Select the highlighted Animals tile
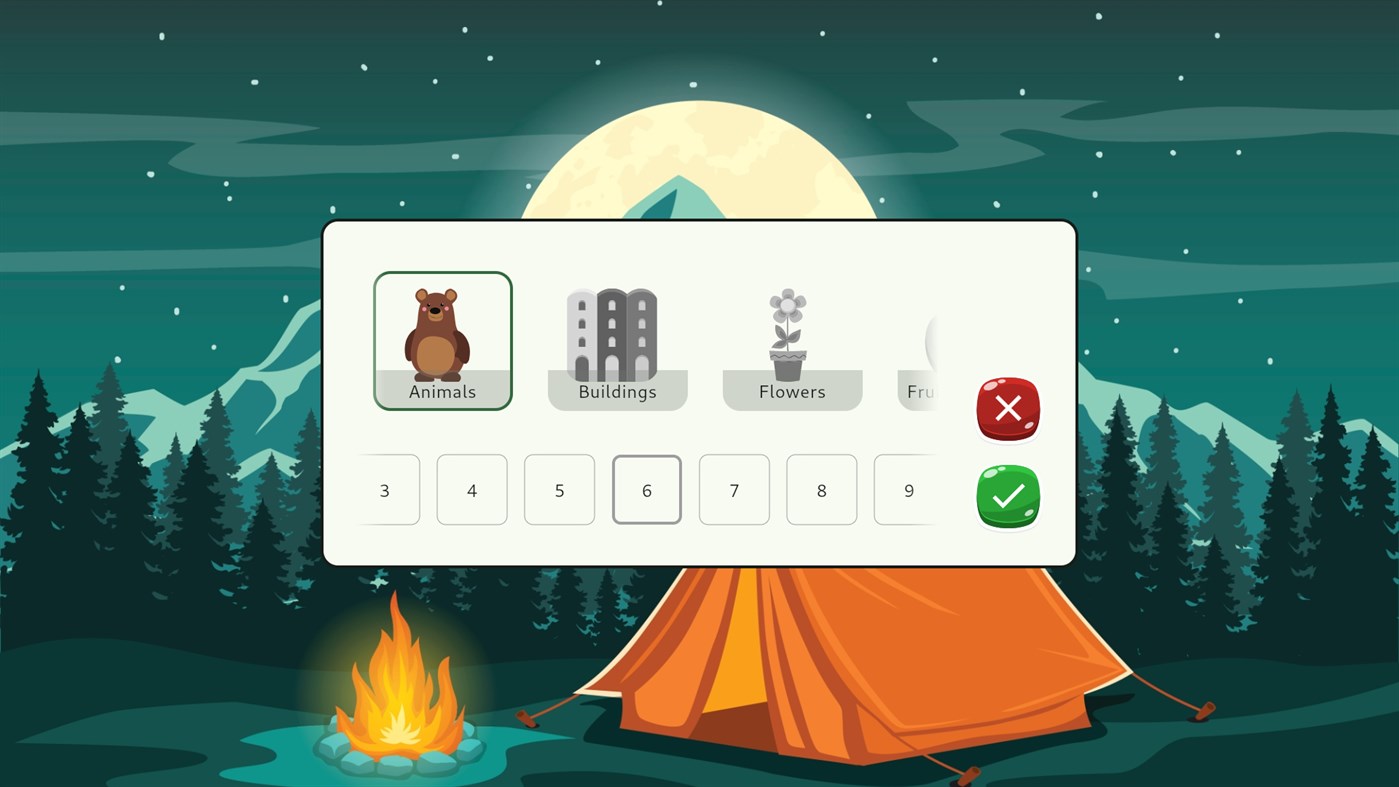1399x787 pixels. click(442, 340)
